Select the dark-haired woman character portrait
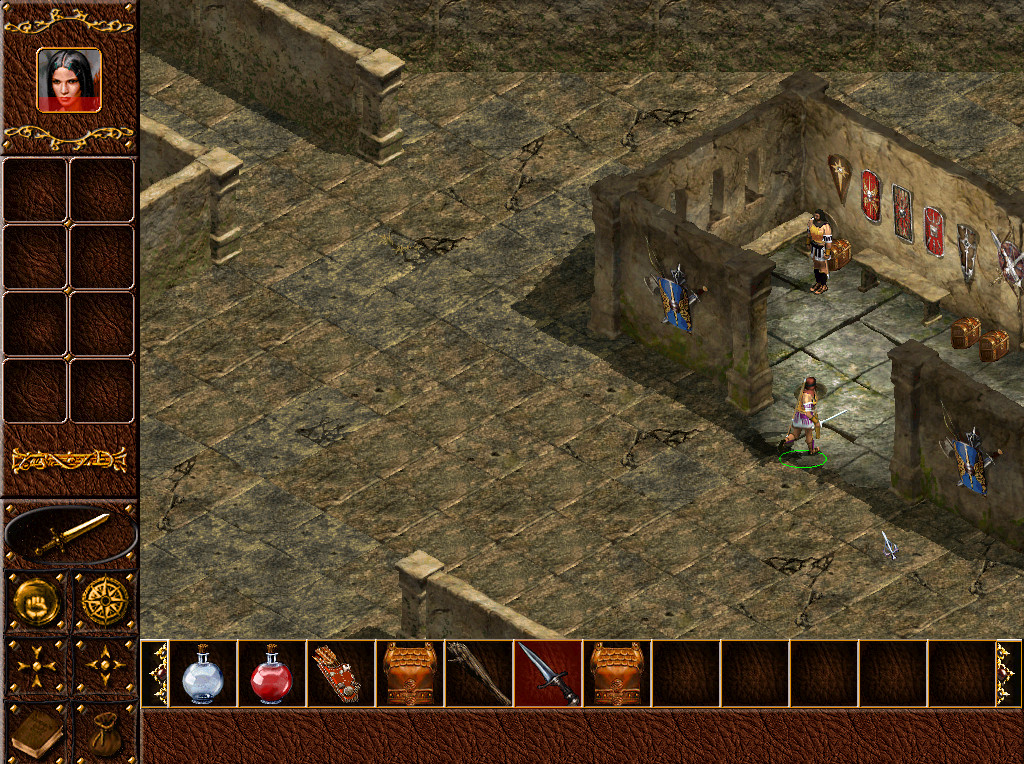The width and height of the screenshot is (1024, 764). click(69, 80)
